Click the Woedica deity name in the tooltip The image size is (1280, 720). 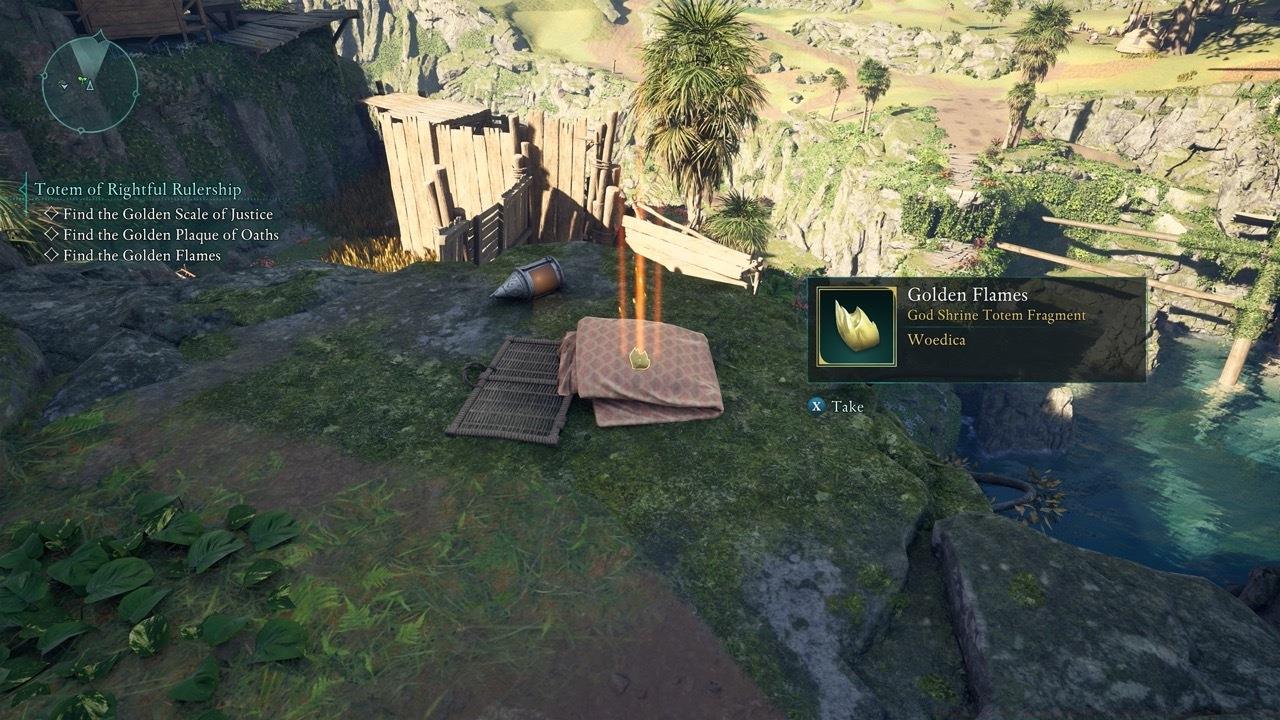pos(936,339)
